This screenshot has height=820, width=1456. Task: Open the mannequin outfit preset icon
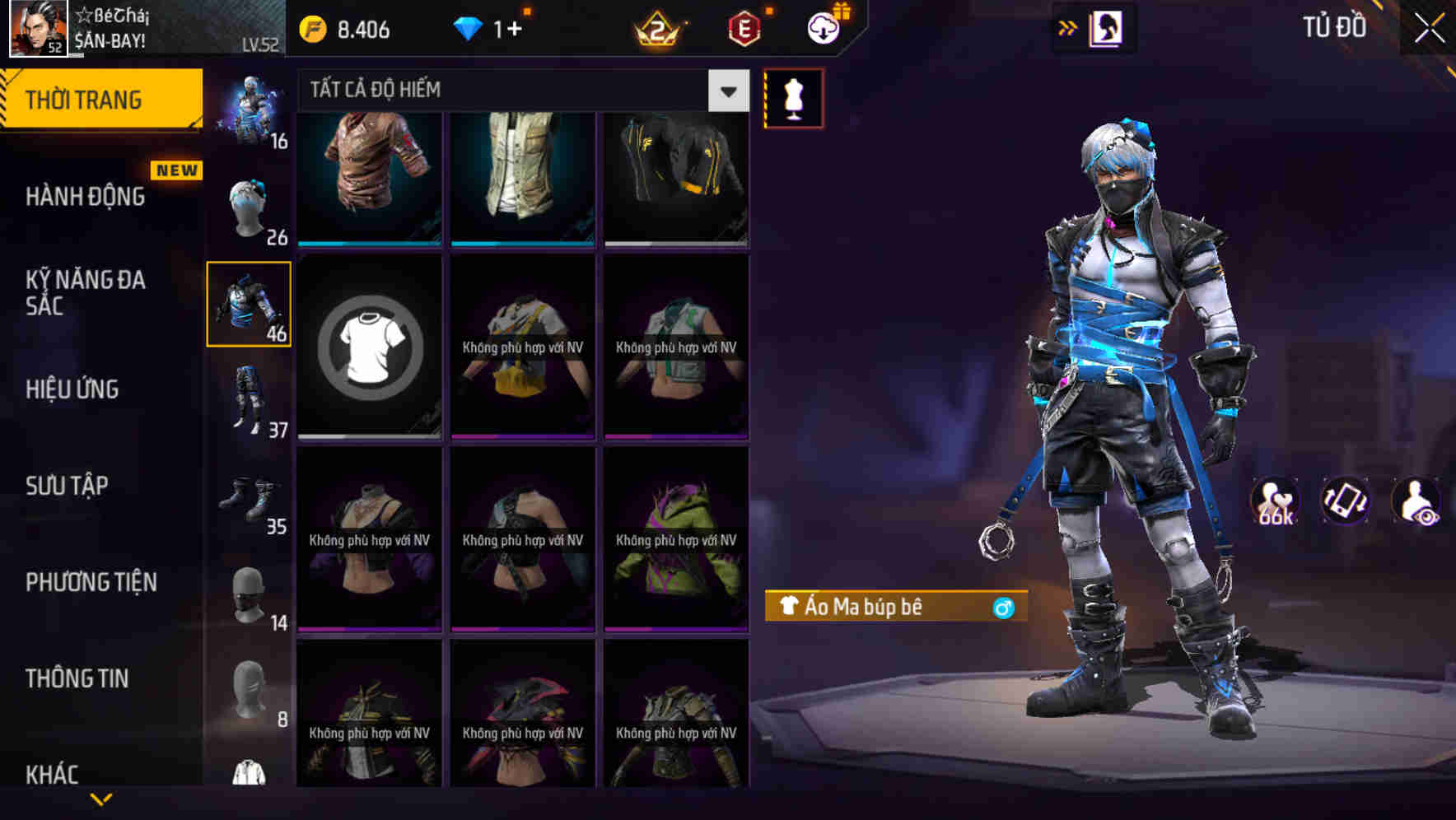[793, 97]
